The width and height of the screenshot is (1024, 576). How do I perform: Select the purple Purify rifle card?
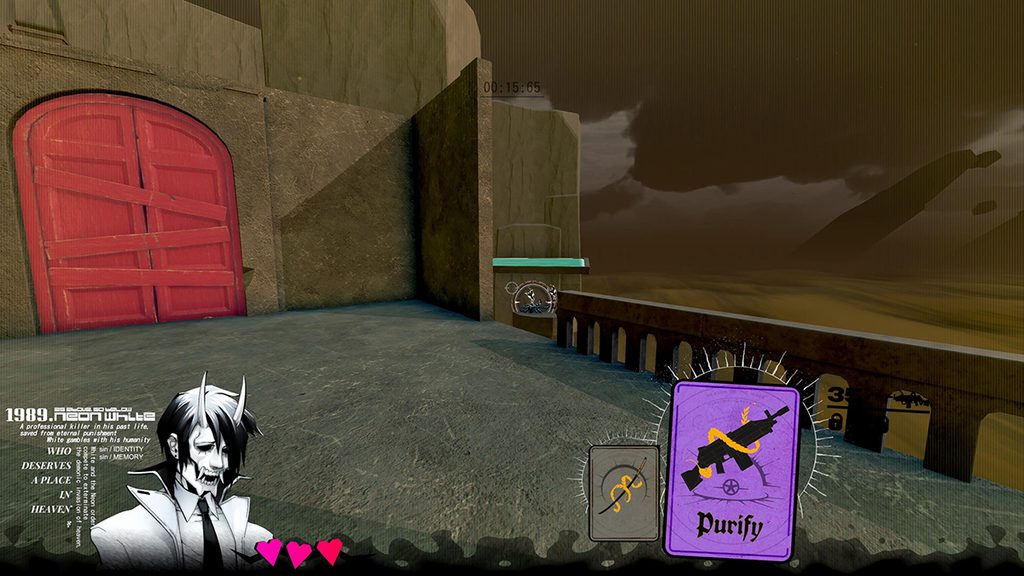(735, 470)
